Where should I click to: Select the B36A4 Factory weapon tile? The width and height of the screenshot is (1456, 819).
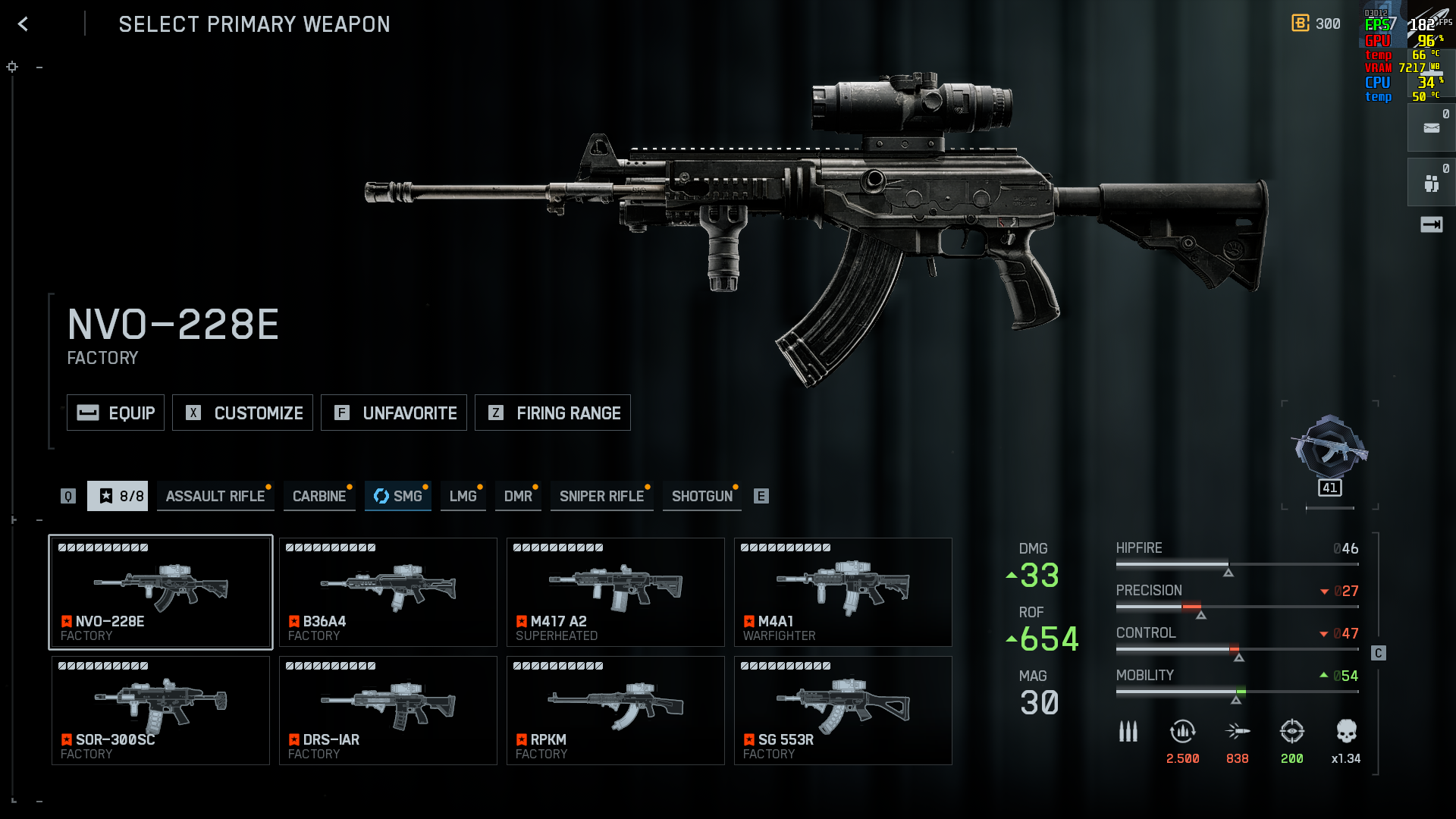pyautogui.click(x=388, y=592)
